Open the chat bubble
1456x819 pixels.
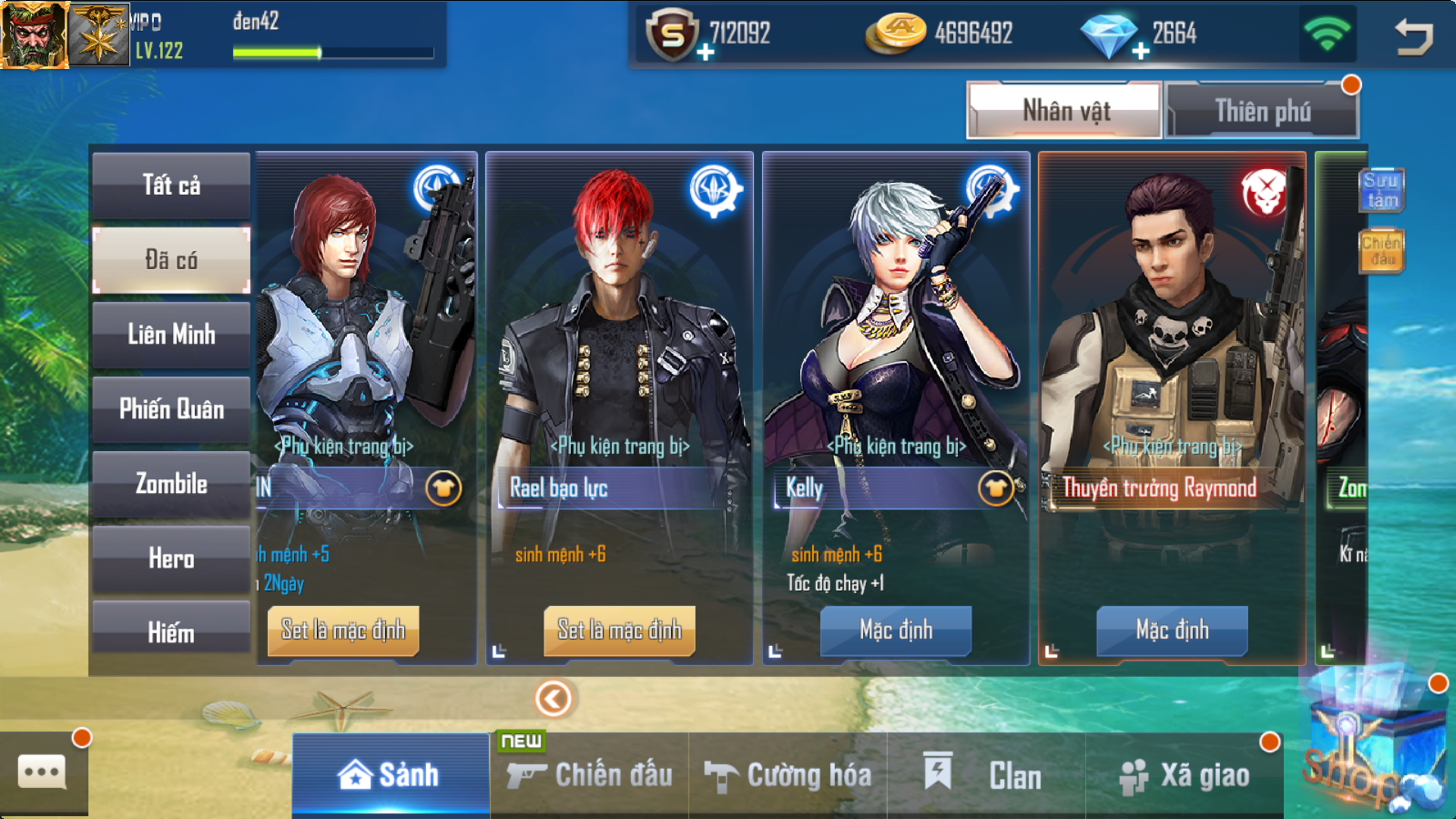coord(42,773)
